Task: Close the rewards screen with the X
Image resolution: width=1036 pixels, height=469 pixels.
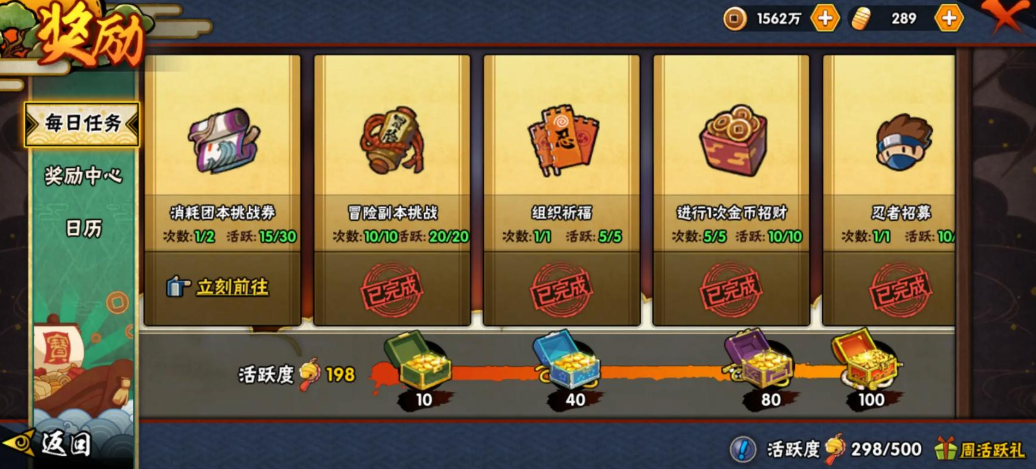Action: (x=1008, y=18)
